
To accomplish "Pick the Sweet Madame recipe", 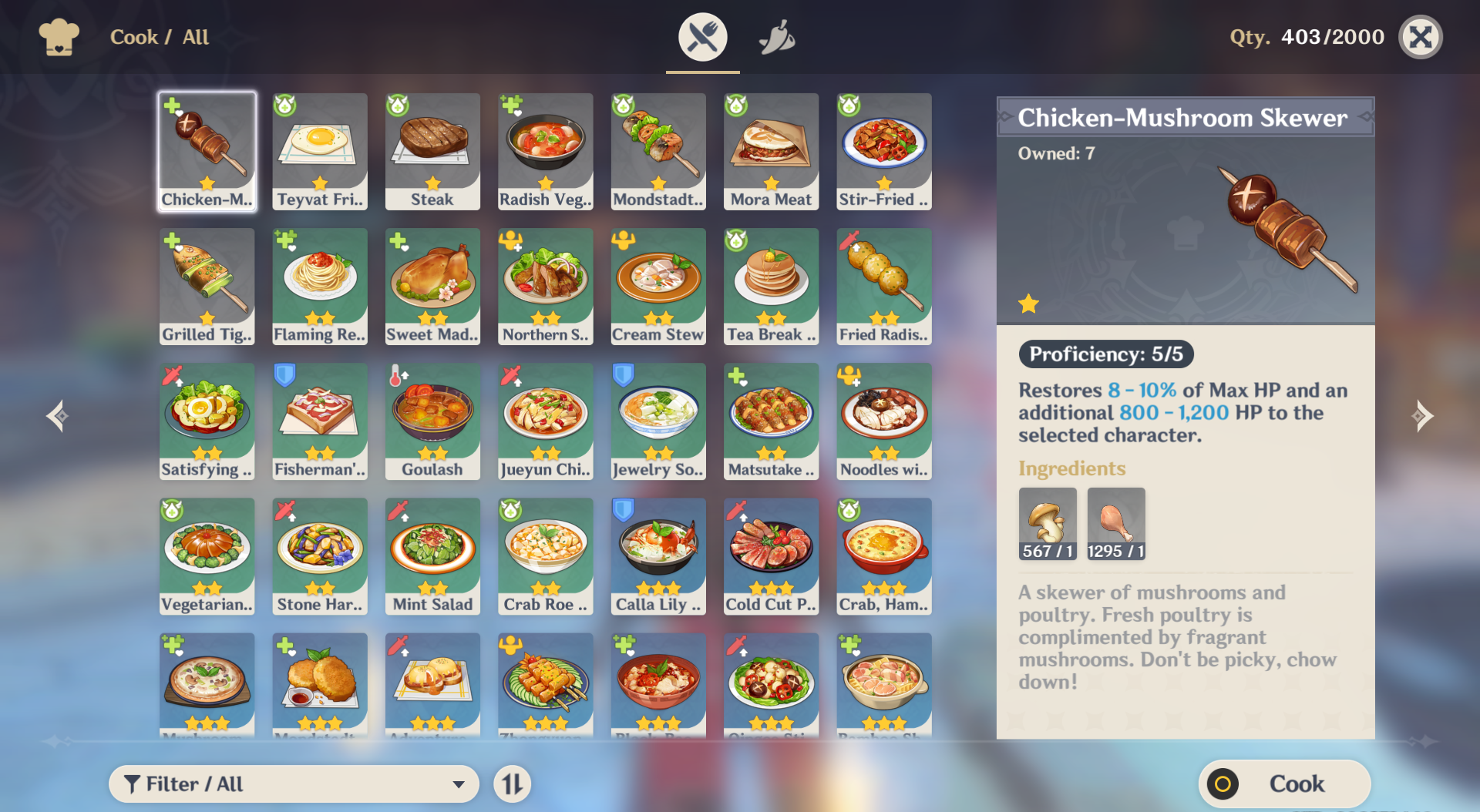I will [432, 286].
